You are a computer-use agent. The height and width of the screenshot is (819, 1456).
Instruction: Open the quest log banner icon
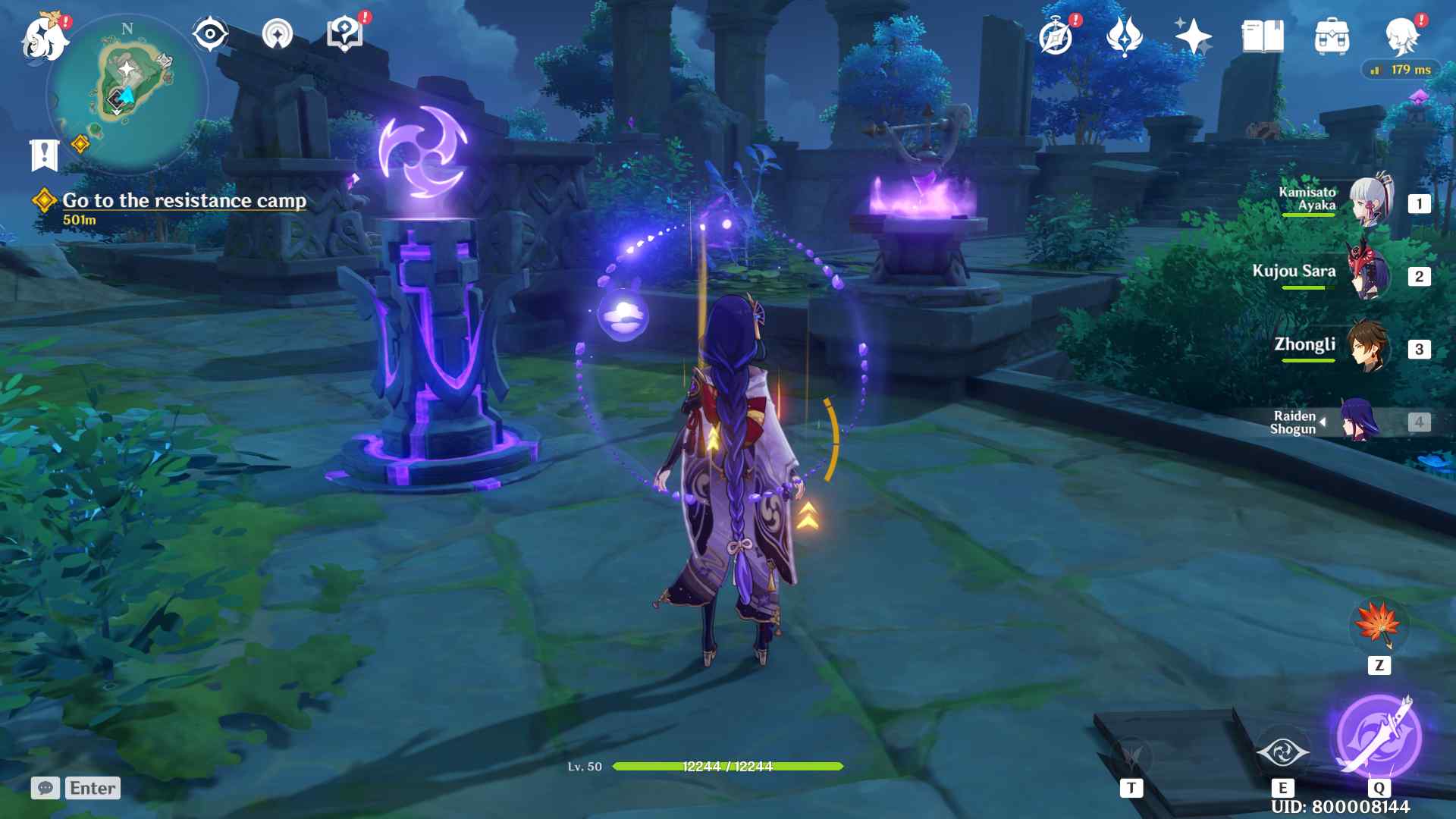tap(44, 155)
